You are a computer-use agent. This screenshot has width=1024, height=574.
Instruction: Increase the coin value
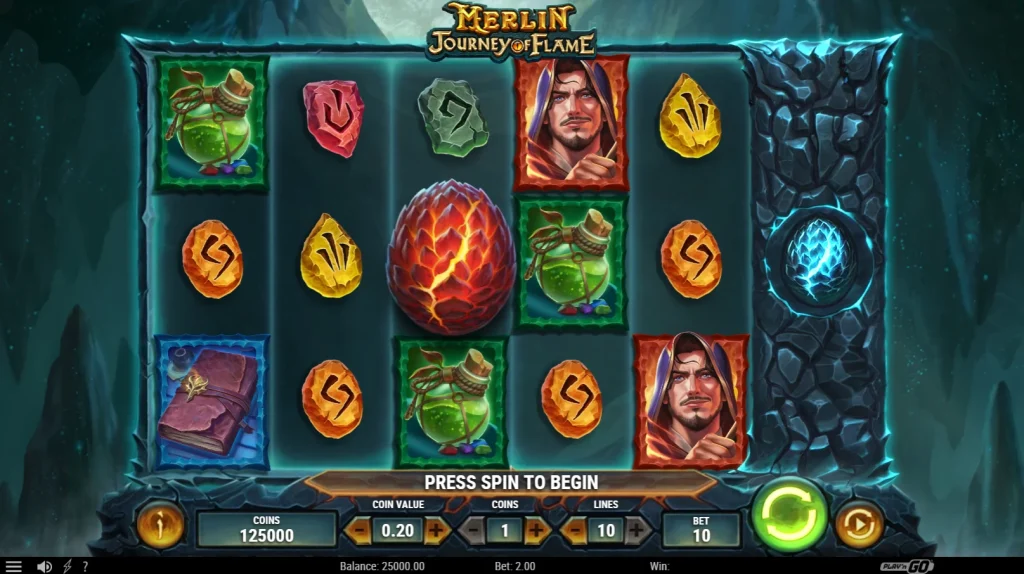tap(438, 530)
